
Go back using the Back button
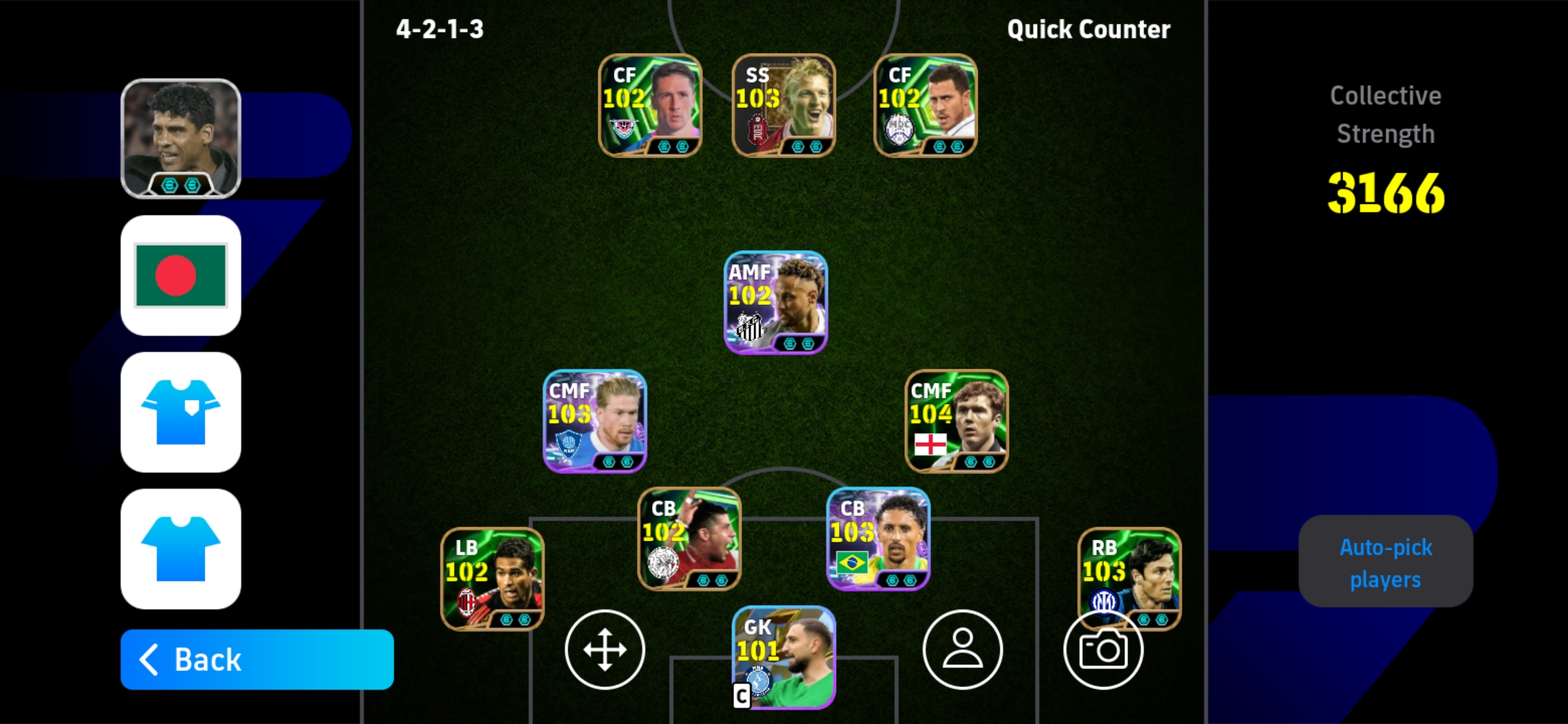[x=257, y=660]
